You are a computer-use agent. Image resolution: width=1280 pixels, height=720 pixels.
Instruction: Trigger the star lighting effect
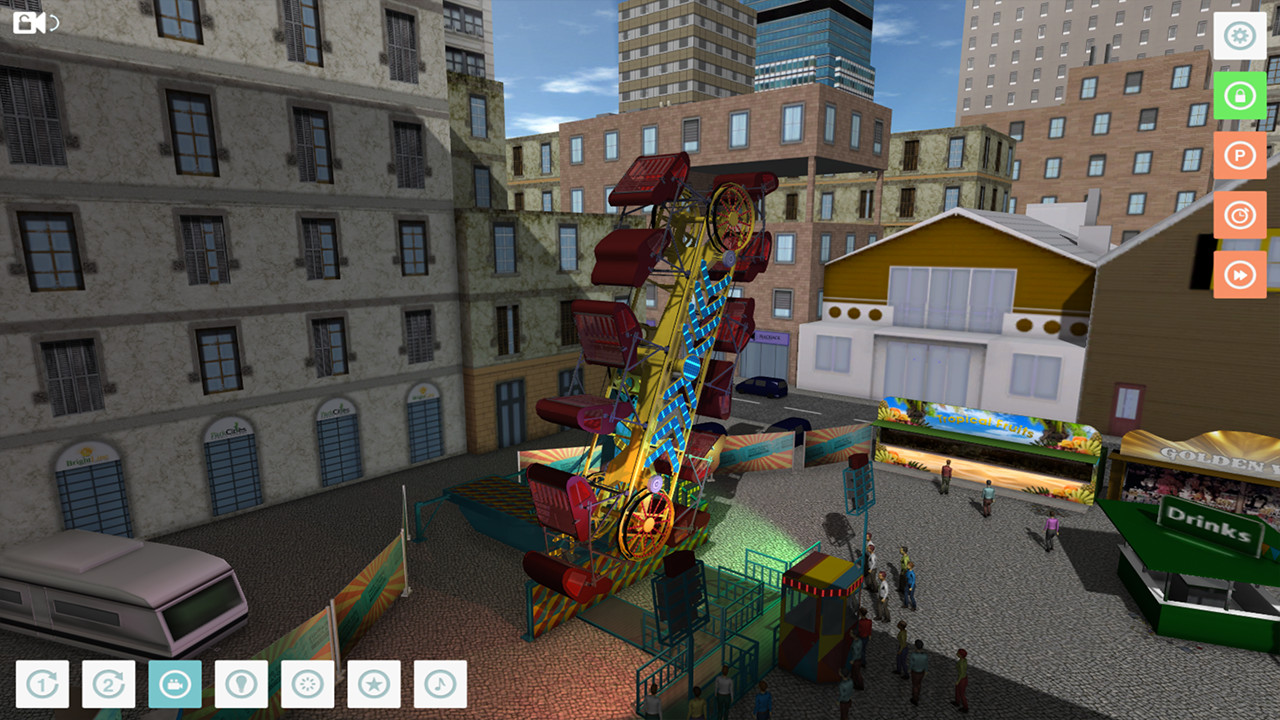(375, 684)
